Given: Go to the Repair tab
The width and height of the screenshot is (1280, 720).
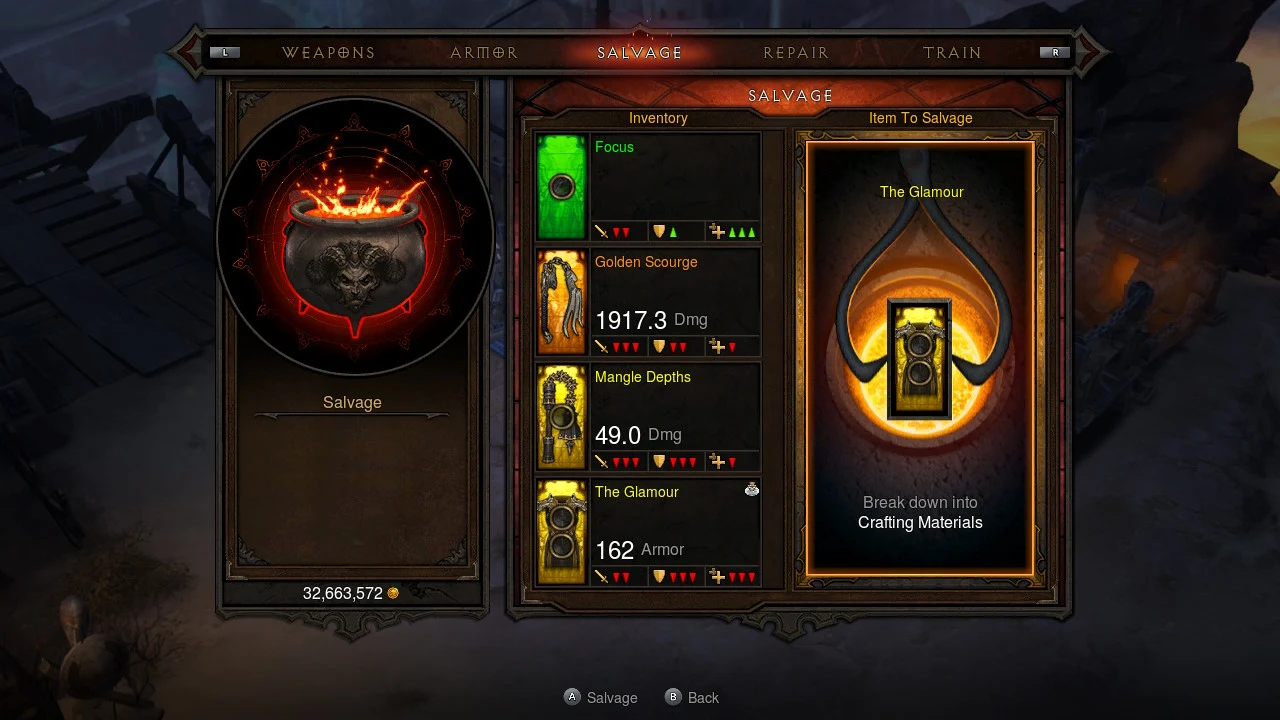Looking at the screenshot, I should 796,53.
